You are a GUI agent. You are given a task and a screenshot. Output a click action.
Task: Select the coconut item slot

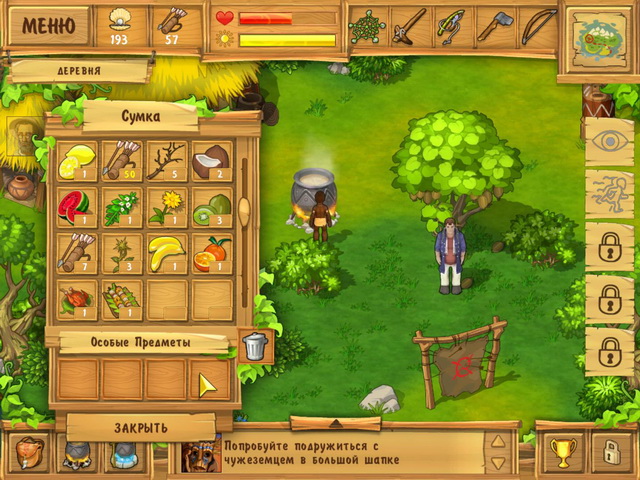pyautogui.click(x=210, y=160)
